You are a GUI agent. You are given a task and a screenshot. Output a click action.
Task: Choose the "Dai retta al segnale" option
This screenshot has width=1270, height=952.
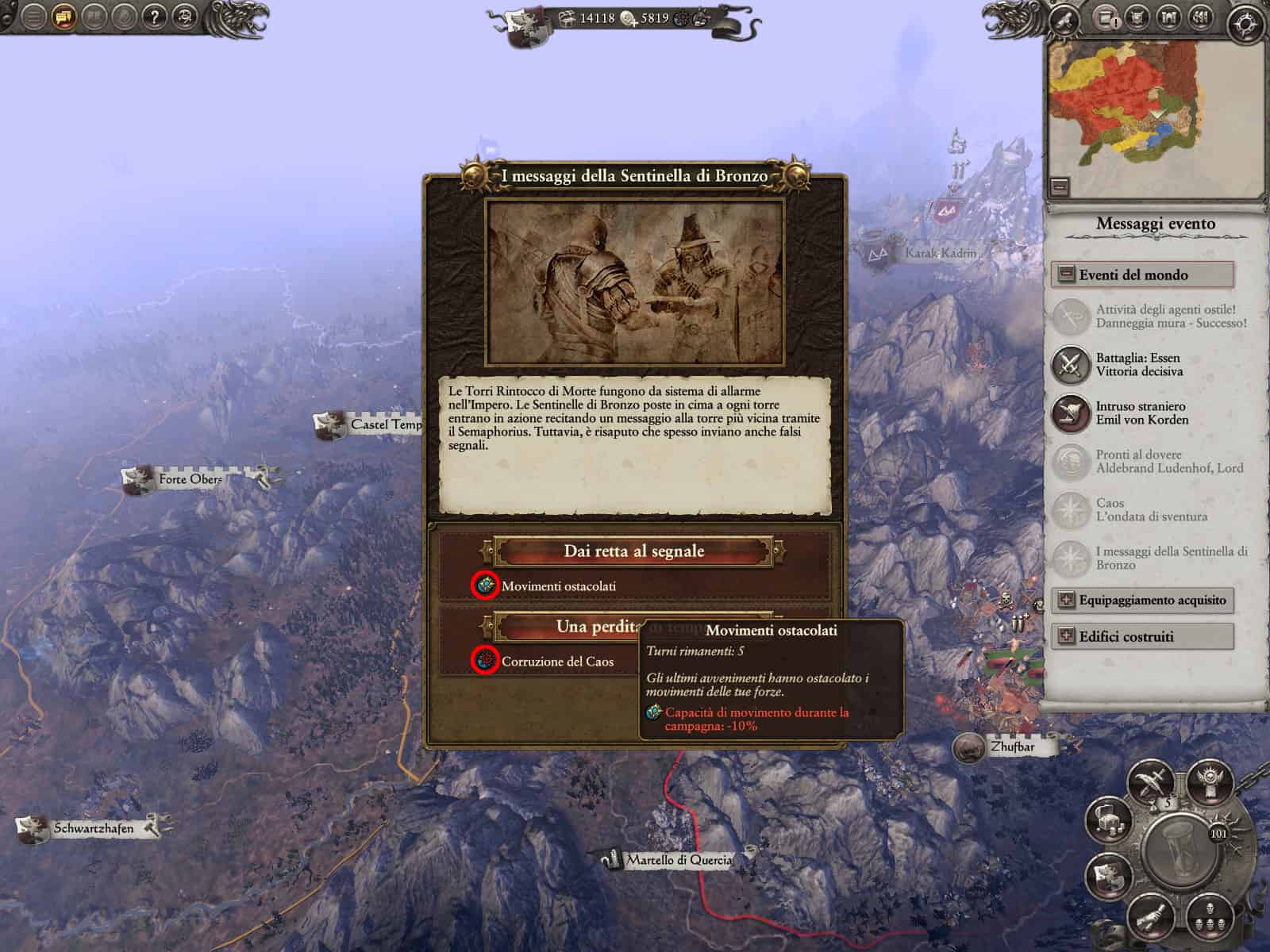pos(633,551)
